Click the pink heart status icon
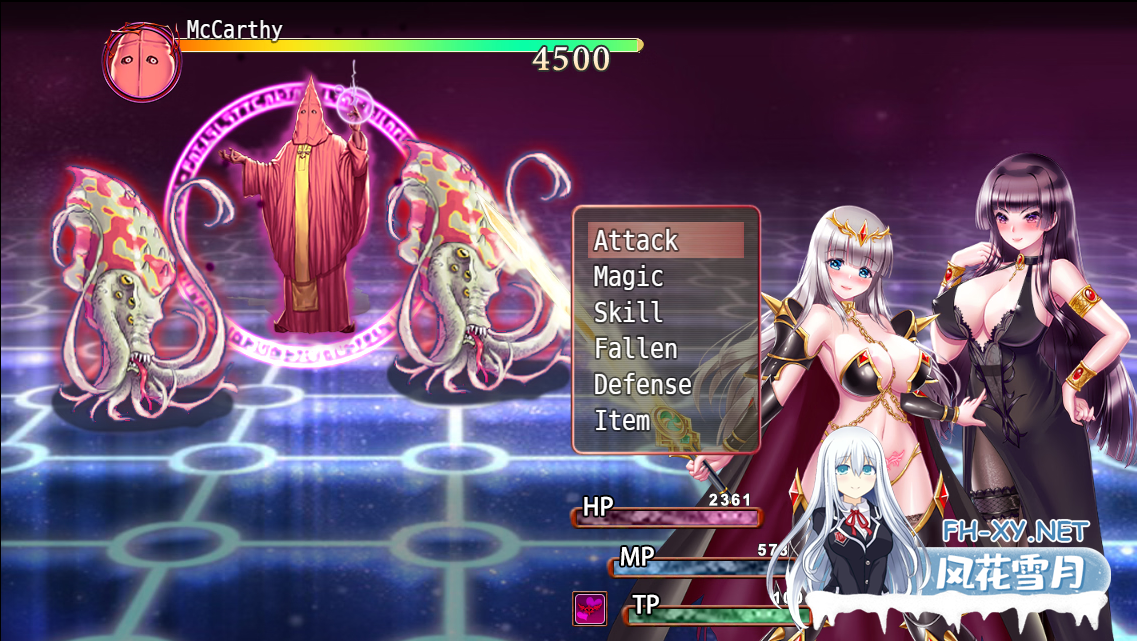This screenshot has height=641, width=1137. click(589, 608)
